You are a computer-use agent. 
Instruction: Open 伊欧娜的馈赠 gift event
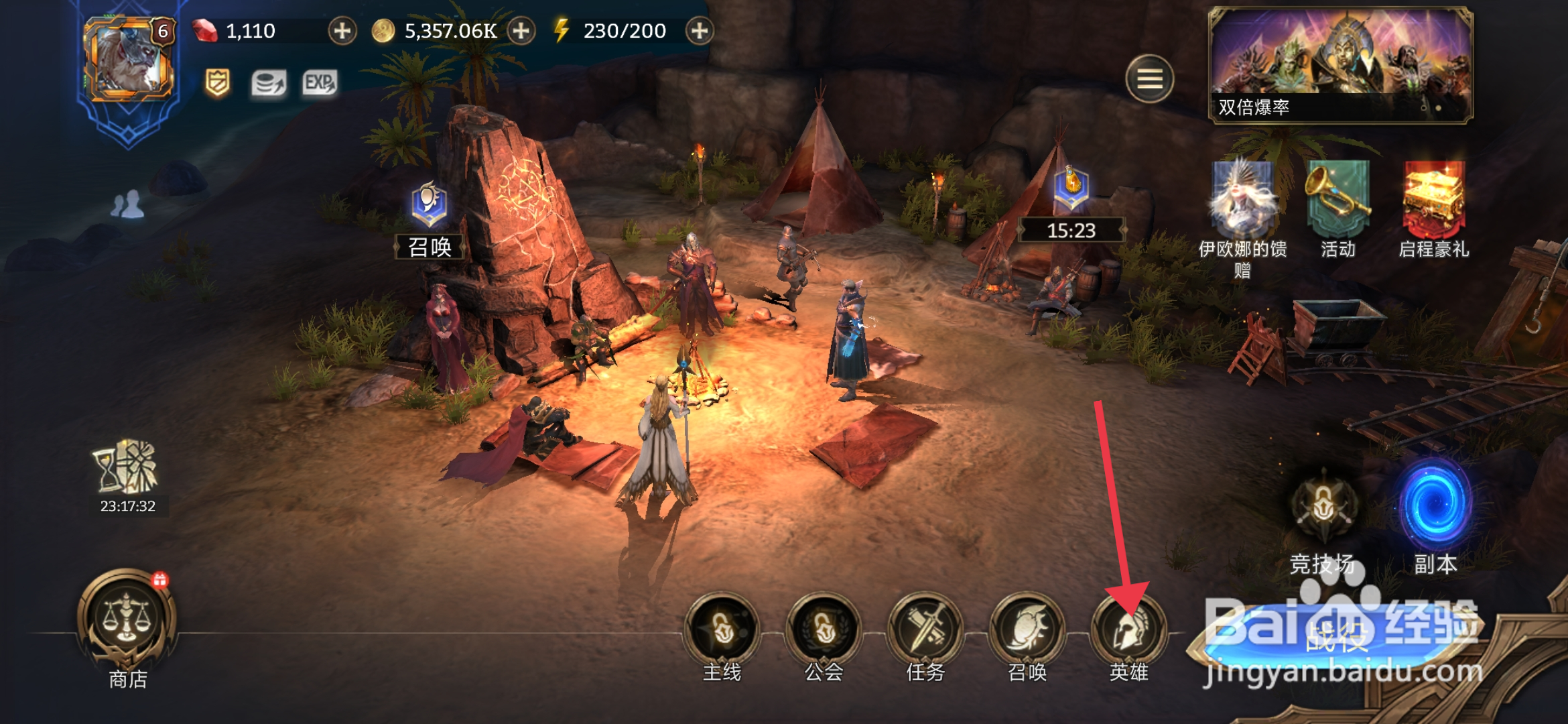click(x=1242, y=201)
